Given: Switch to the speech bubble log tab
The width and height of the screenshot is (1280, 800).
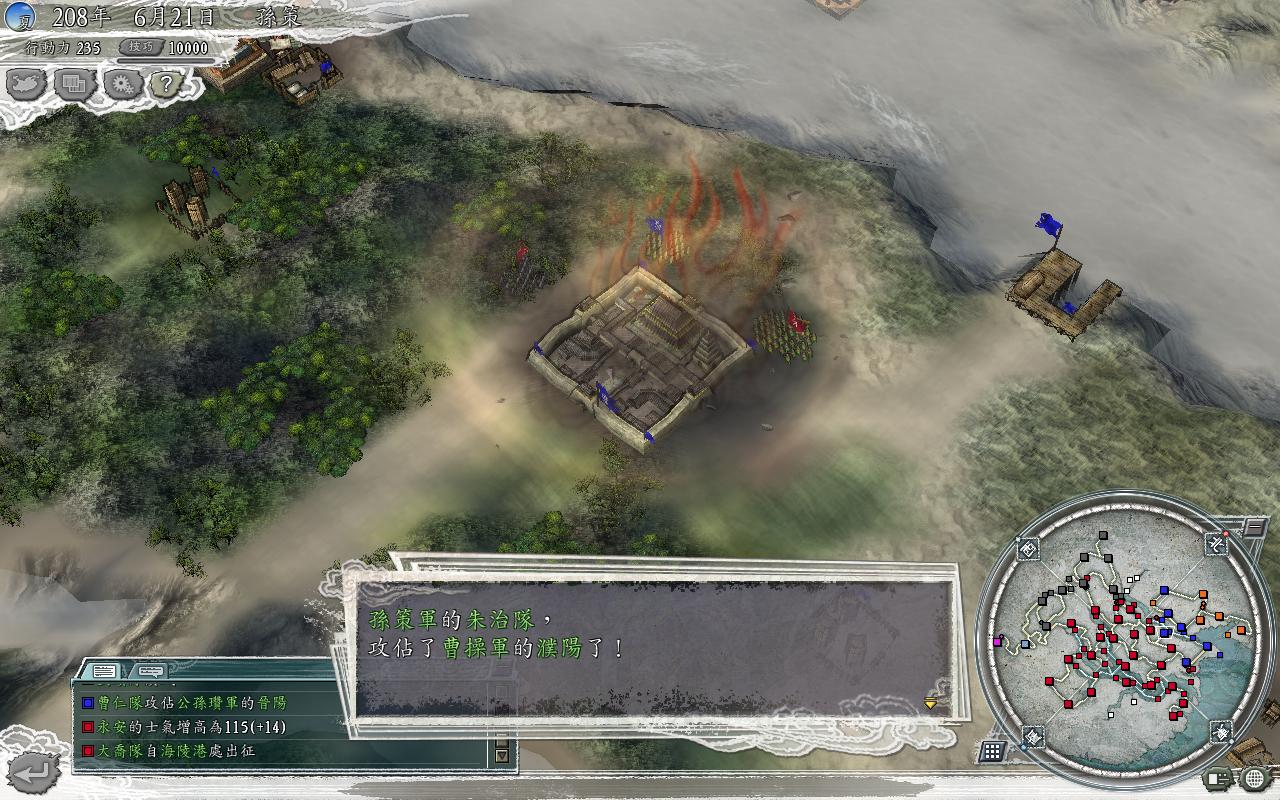Looking at the screenshot, I should 150,670.
